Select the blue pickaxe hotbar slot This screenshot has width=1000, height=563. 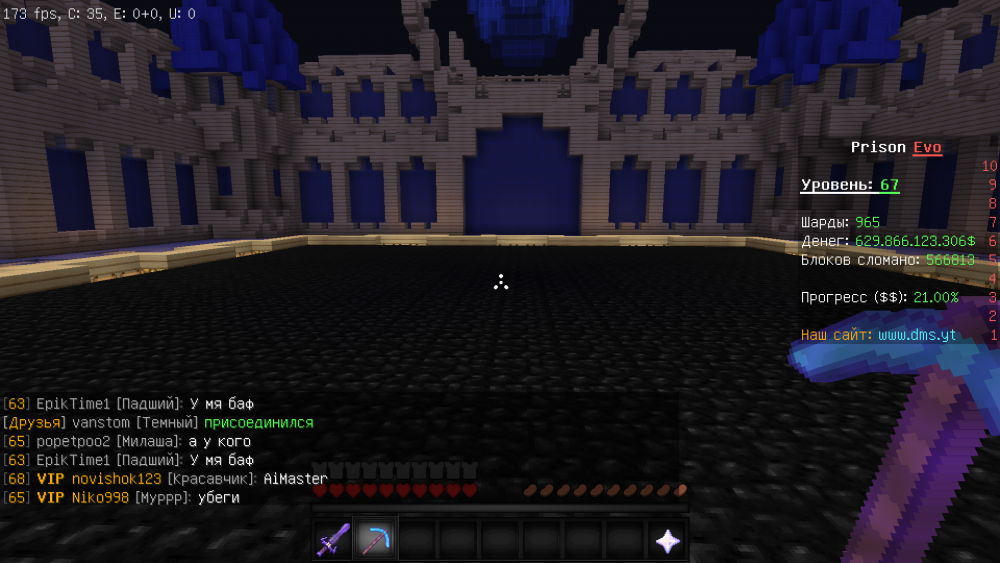tap(375, 541)
